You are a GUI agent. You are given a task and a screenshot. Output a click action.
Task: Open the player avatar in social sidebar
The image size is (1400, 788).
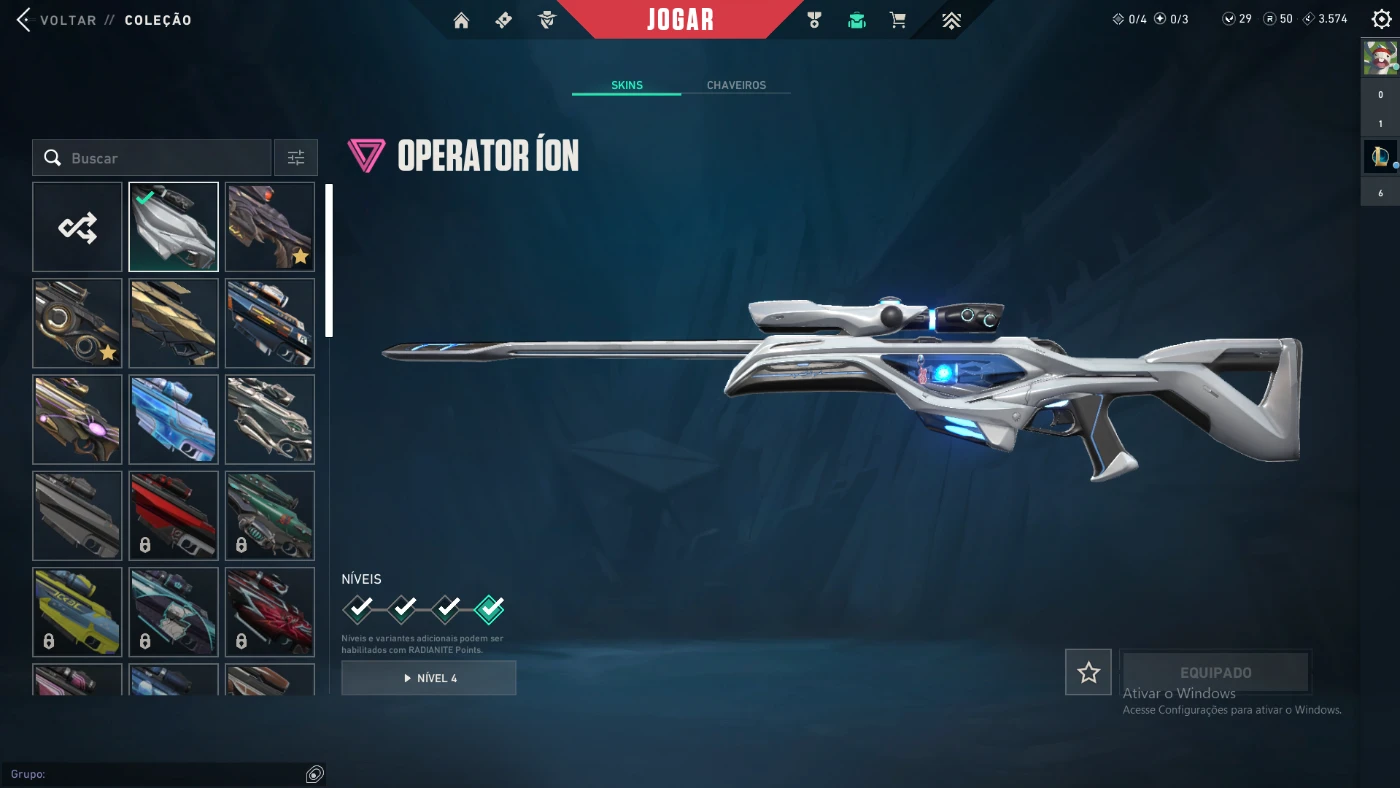(1380, 58)
